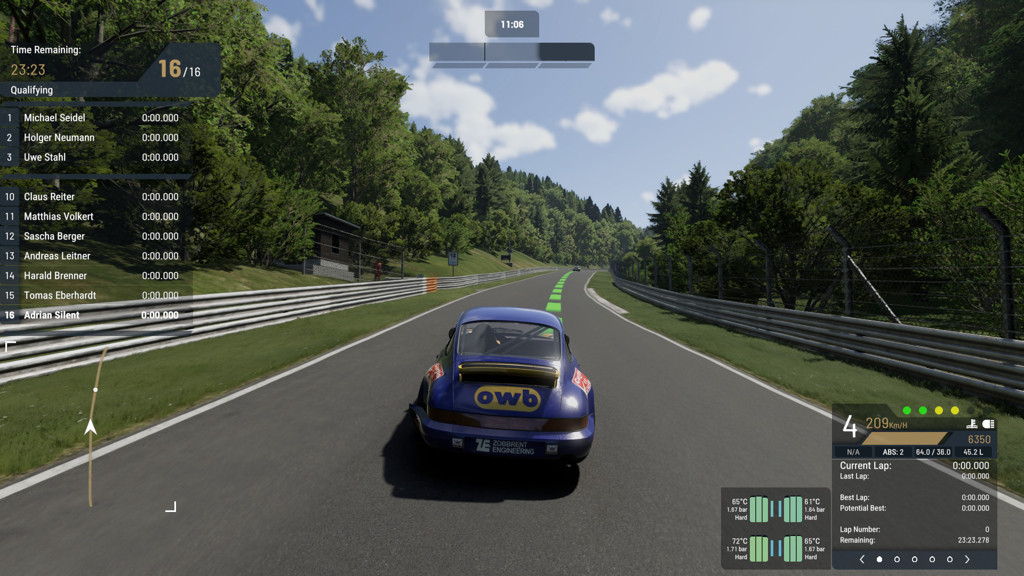
Task: Select Claus Reiter's standings row
Action: tap(96, 197)
